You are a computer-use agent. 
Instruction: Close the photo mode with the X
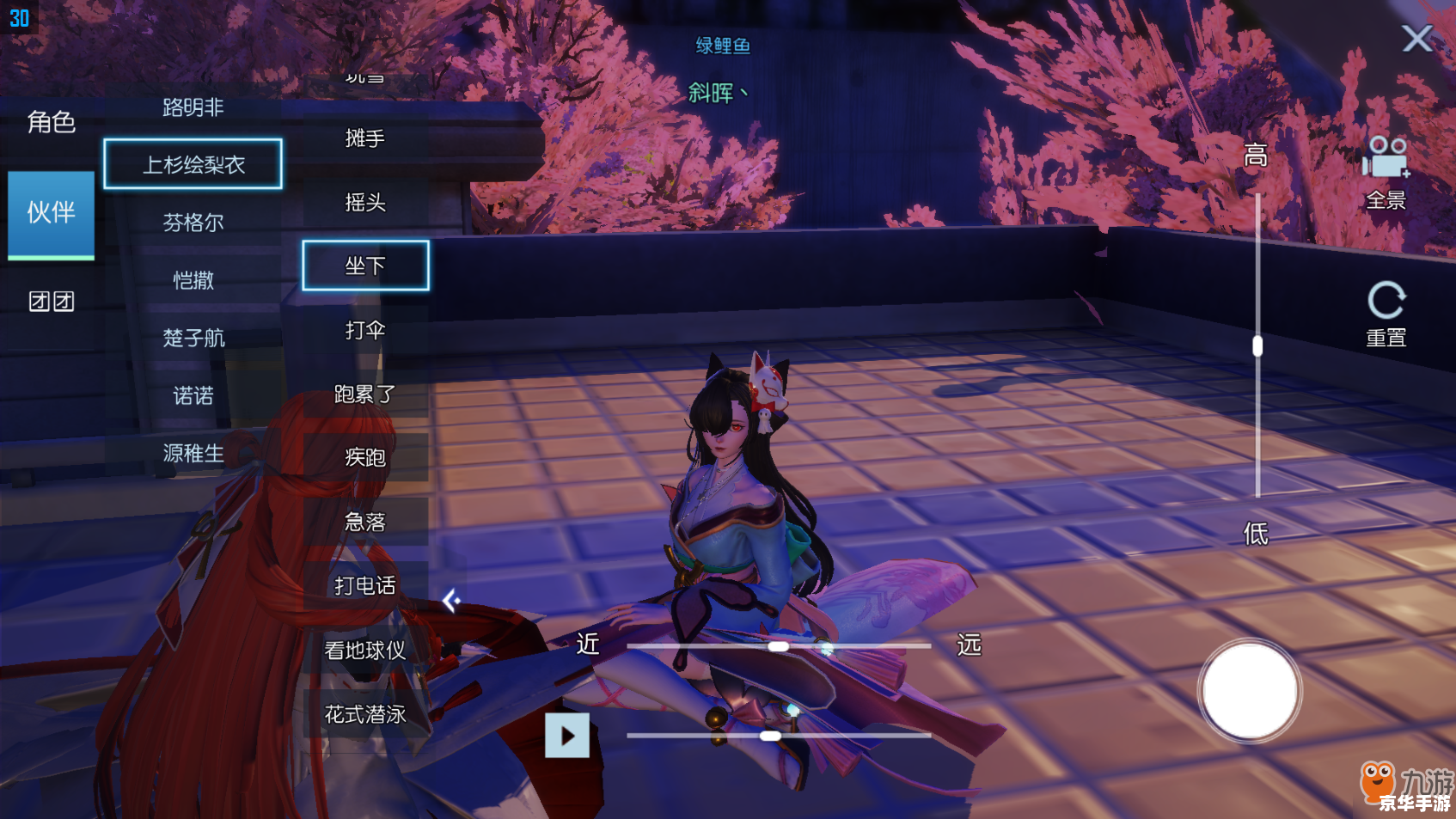[x=1416, y=39]
